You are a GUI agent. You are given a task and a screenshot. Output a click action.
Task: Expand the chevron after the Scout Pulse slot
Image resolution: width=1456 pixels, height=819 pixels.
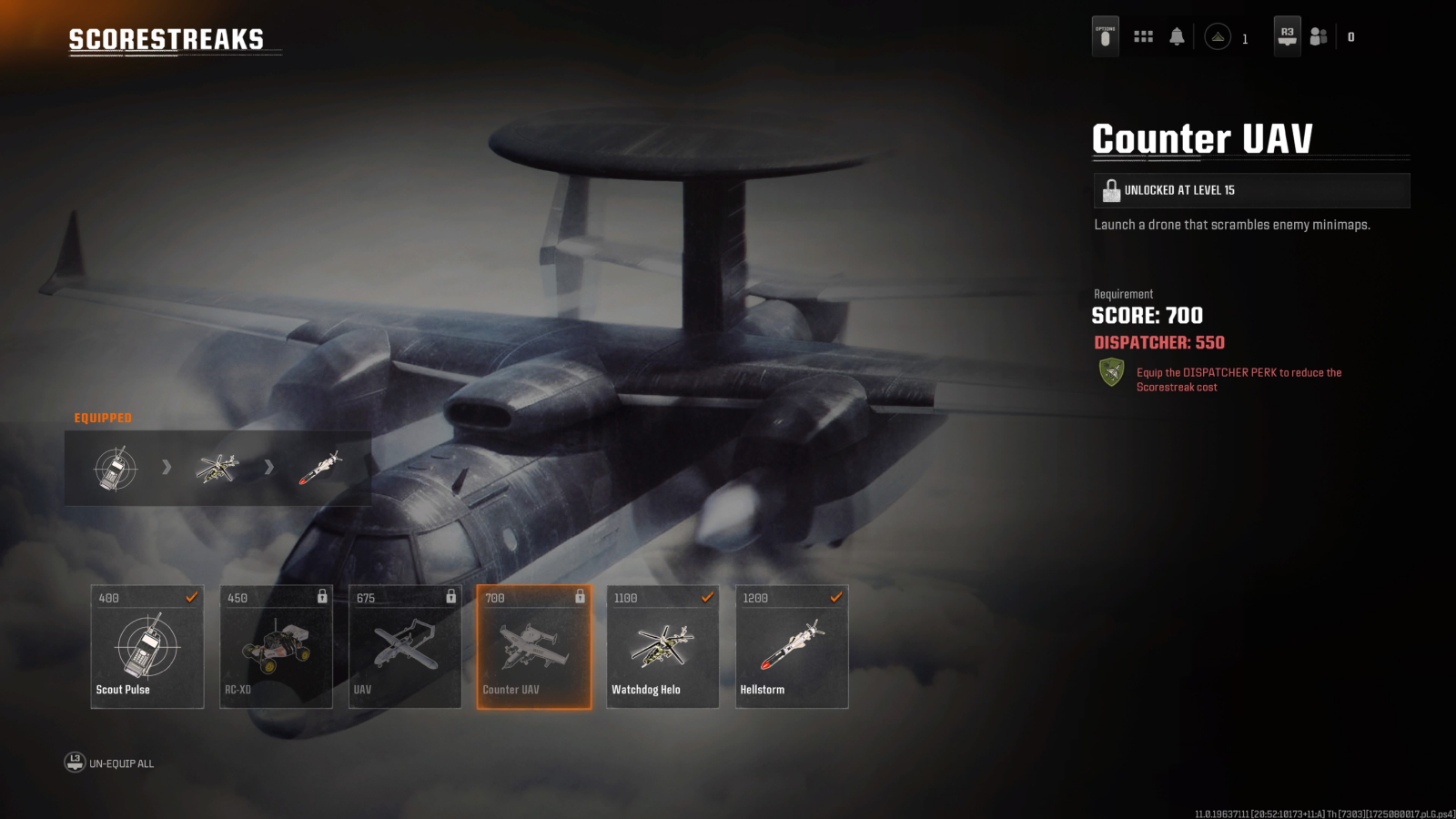click(x=167, y=466)
